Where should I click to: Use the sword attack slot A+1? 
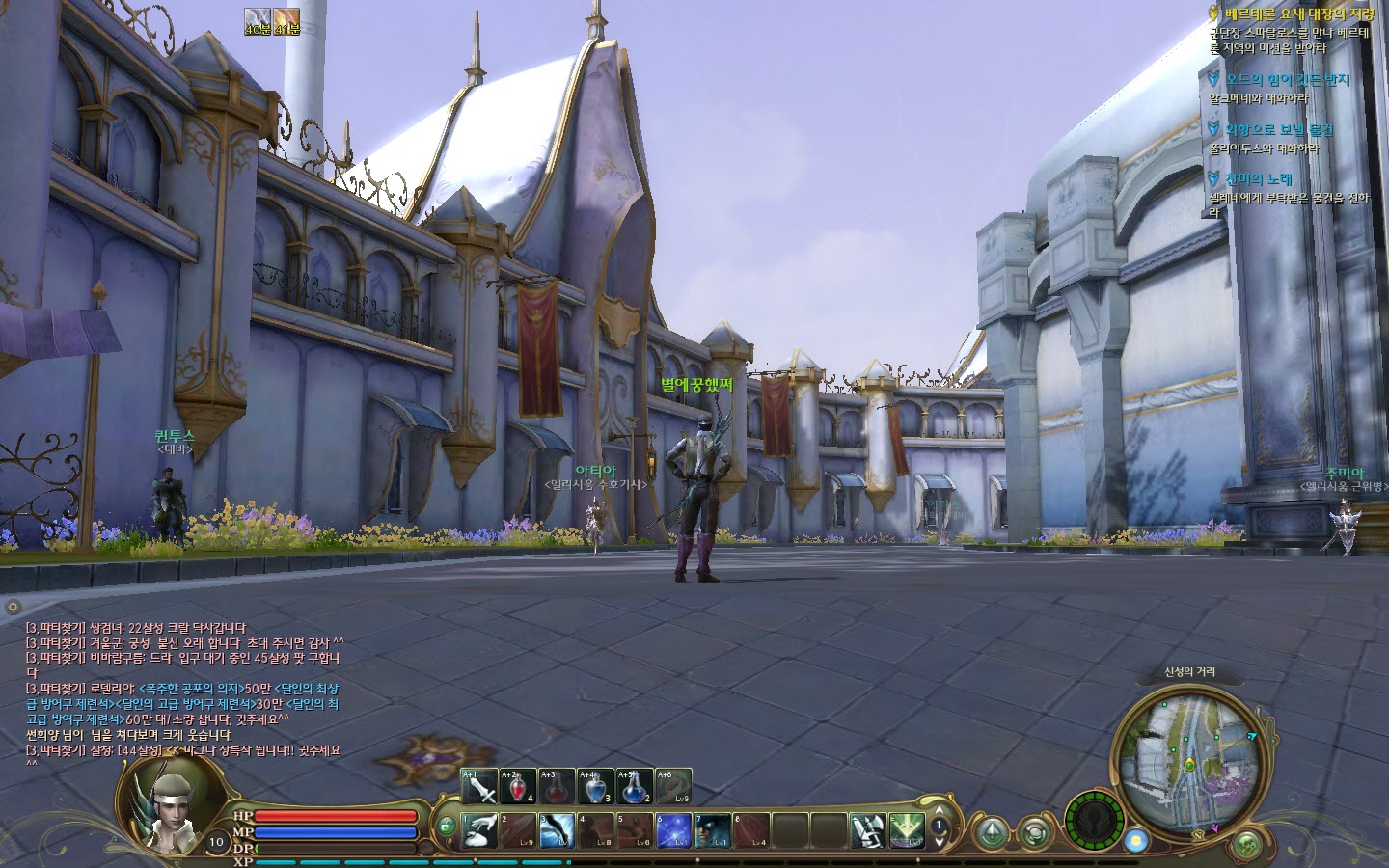point(479,787)
